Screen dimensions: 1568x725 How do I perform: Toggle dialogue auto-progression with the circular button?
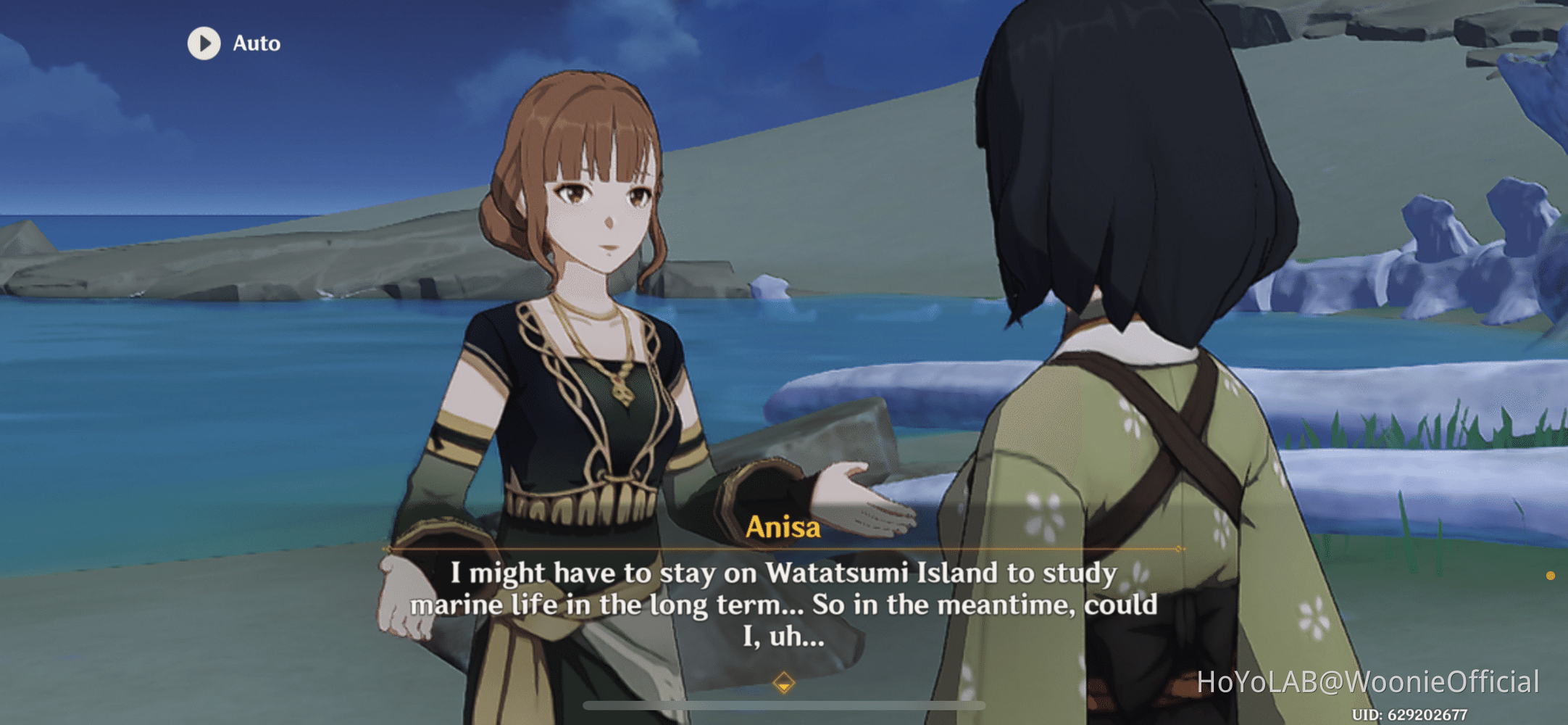point(203,43)
